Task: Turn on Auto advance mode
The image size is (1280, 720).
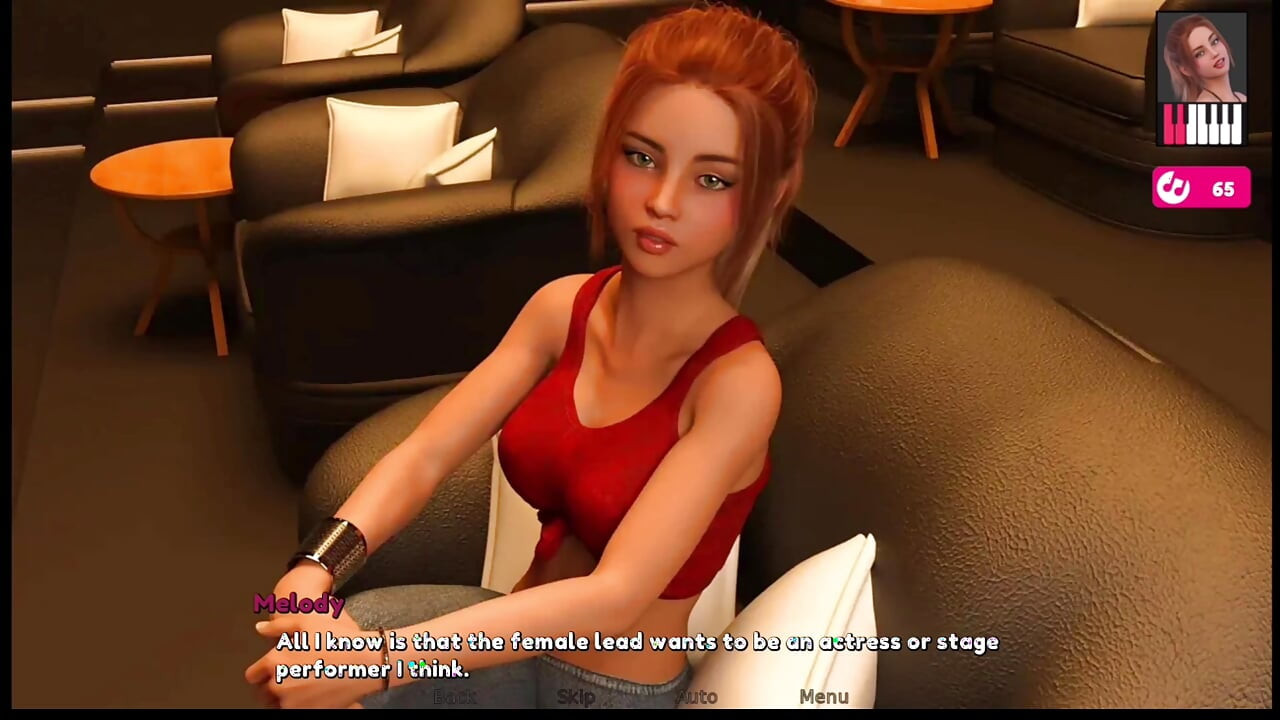Action: (x=696, y=697)
